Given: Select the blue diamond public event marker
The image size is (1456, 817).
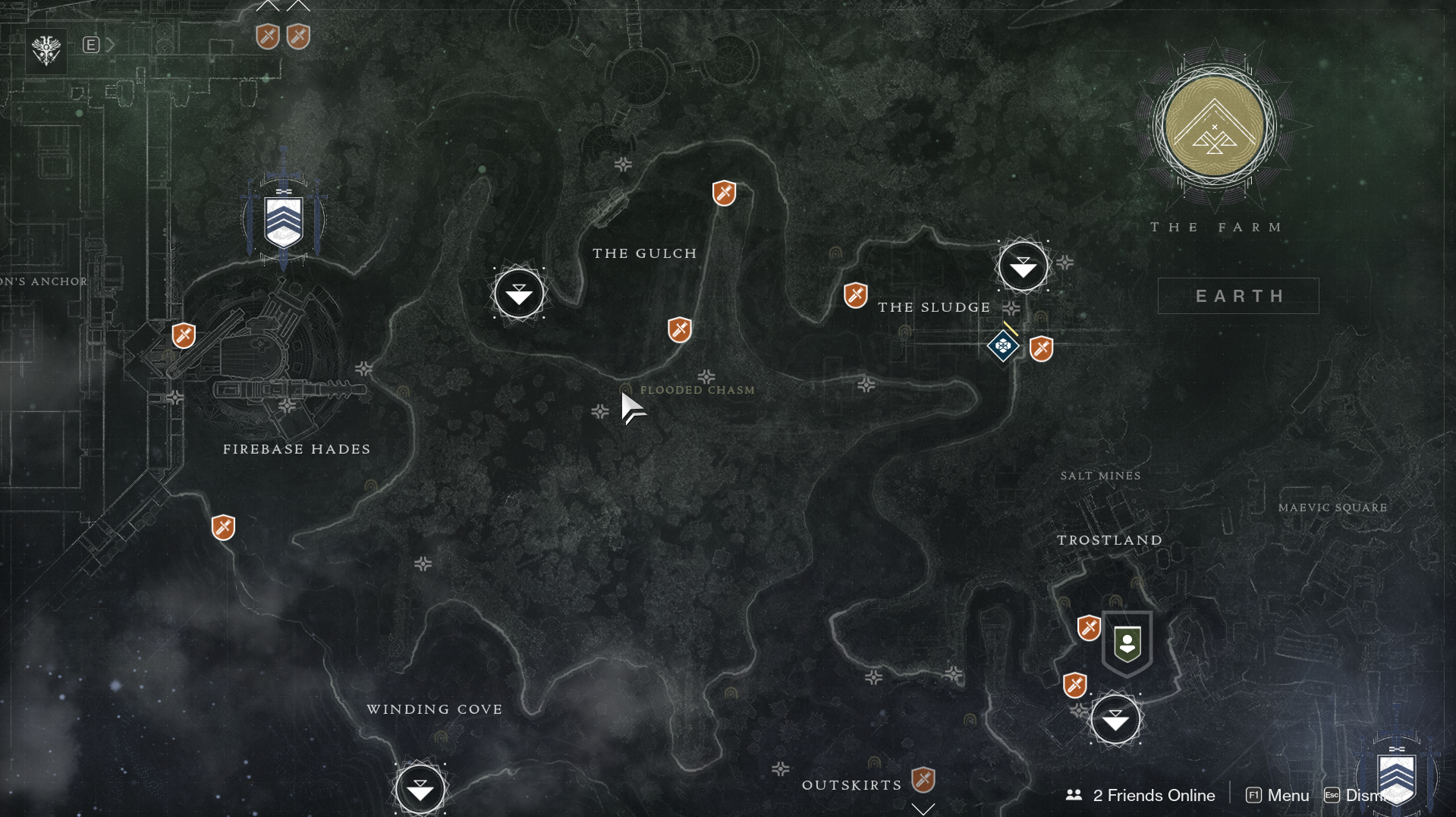Looking at the screenshot, I should tap(1002, 346).
